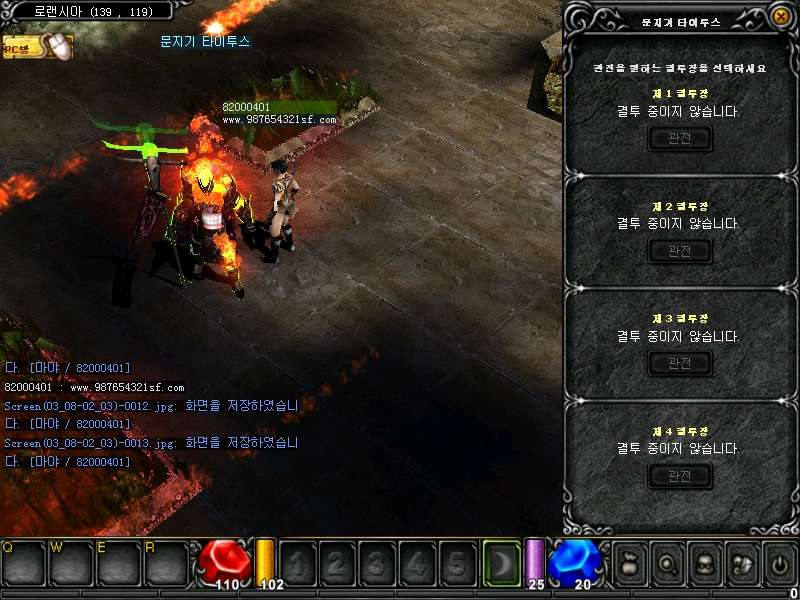This screenshot has height=600, width=800.
Task: Watch the 제3결투장 duel via 관전
Action: click(680, 364)
